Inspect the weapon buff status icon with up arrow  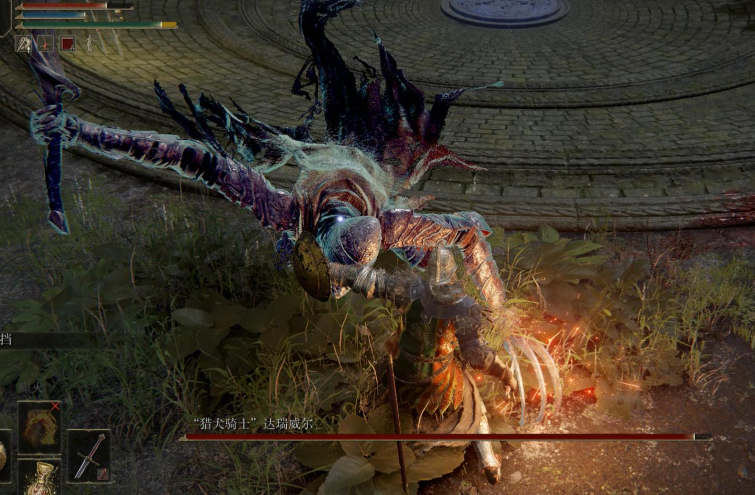23,44
